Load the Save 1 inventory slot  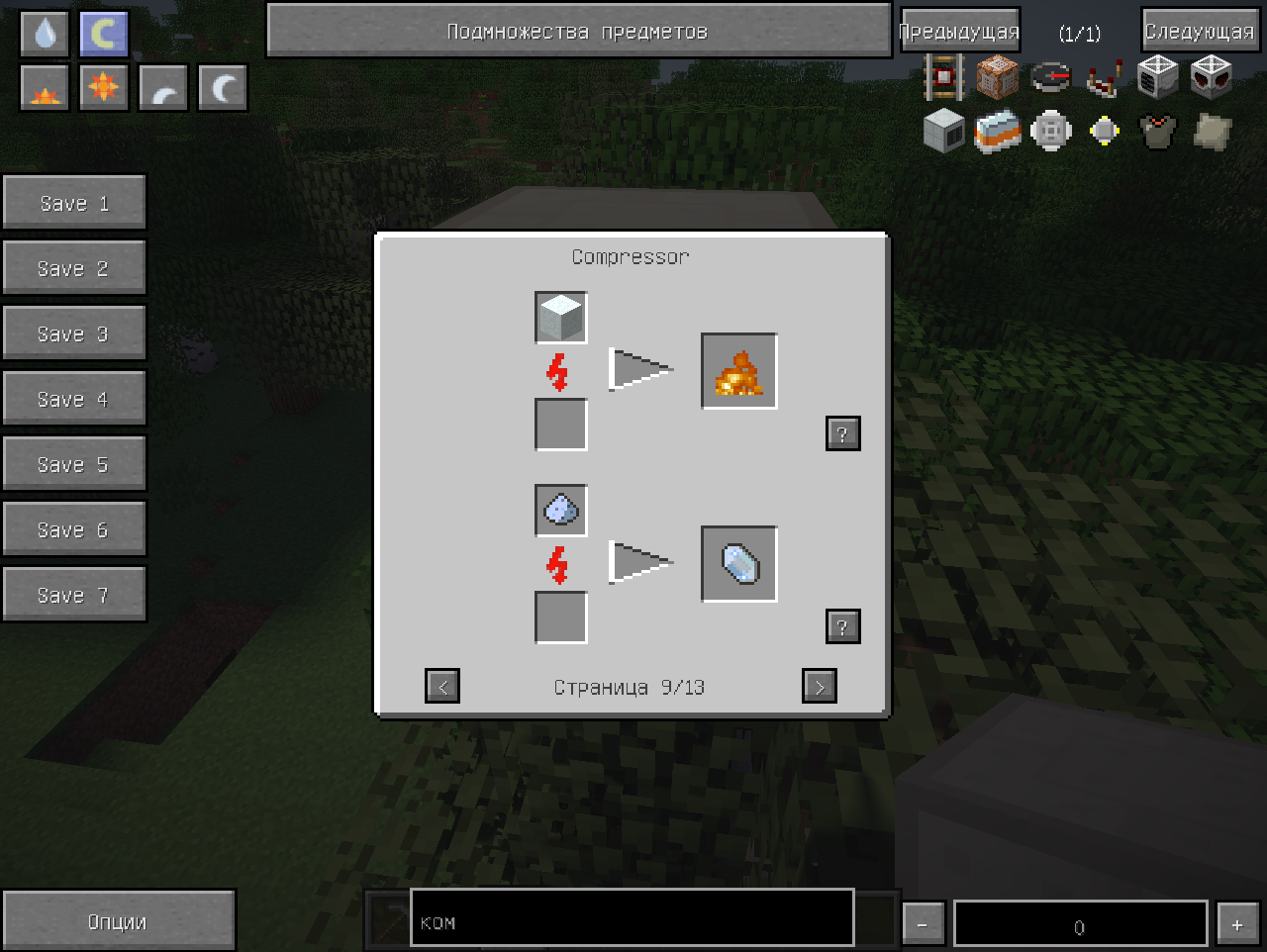[74, 203]
